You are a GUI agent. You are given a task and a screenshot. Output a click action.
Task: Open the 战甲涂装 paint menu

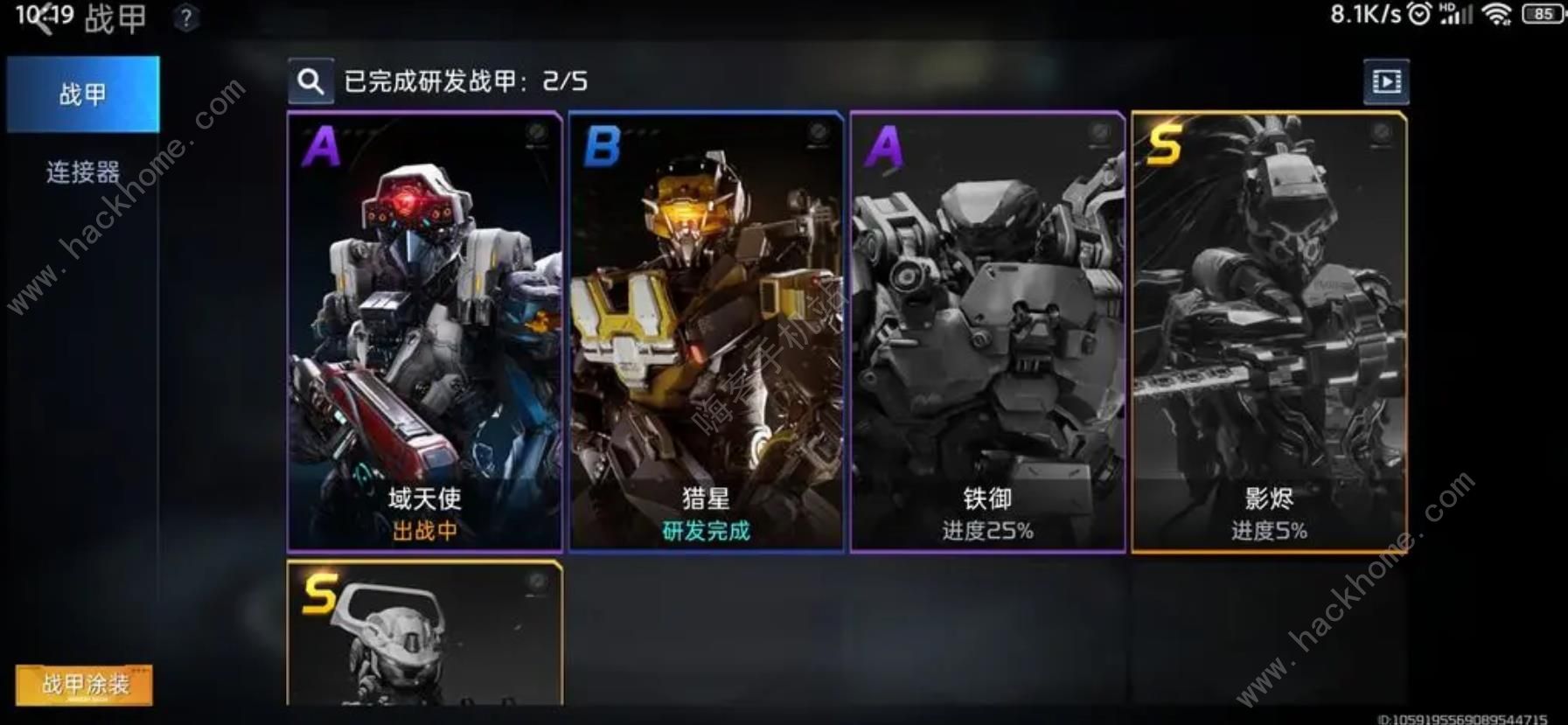pos(84,684)
